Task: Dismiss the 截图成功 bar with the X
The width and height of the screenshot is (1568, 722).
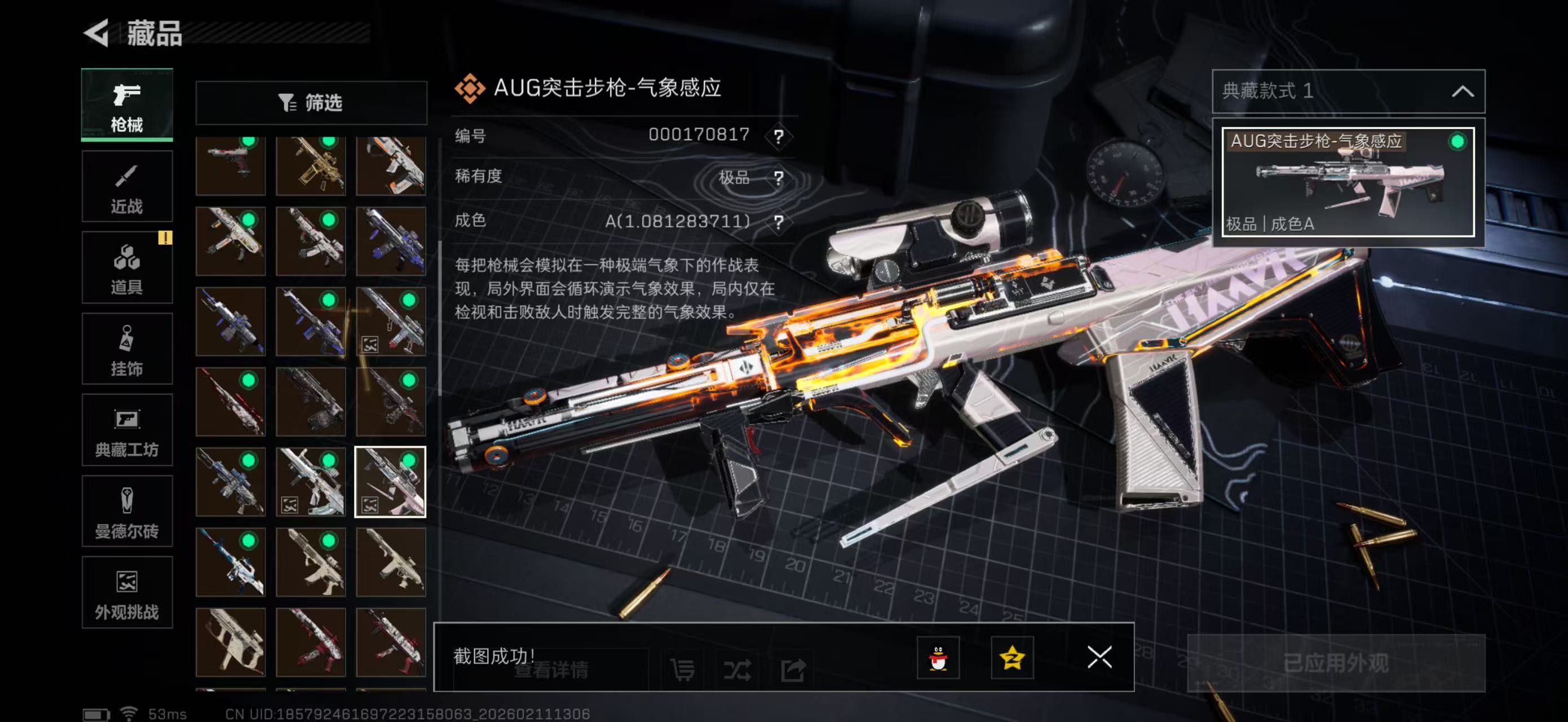Action: 1099,658
